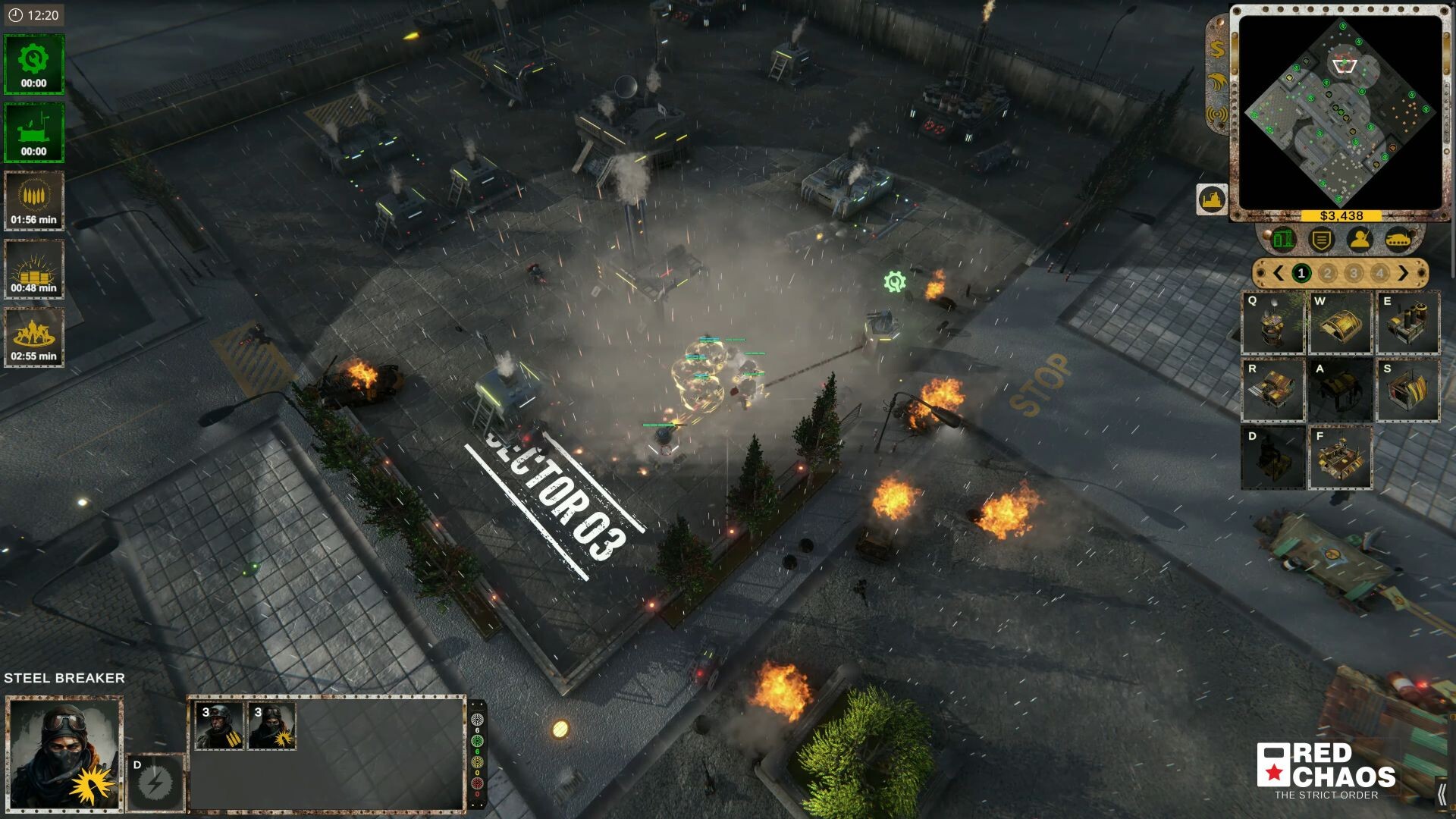Open the infantry tab under the minimap

[x=1360, y=240]
